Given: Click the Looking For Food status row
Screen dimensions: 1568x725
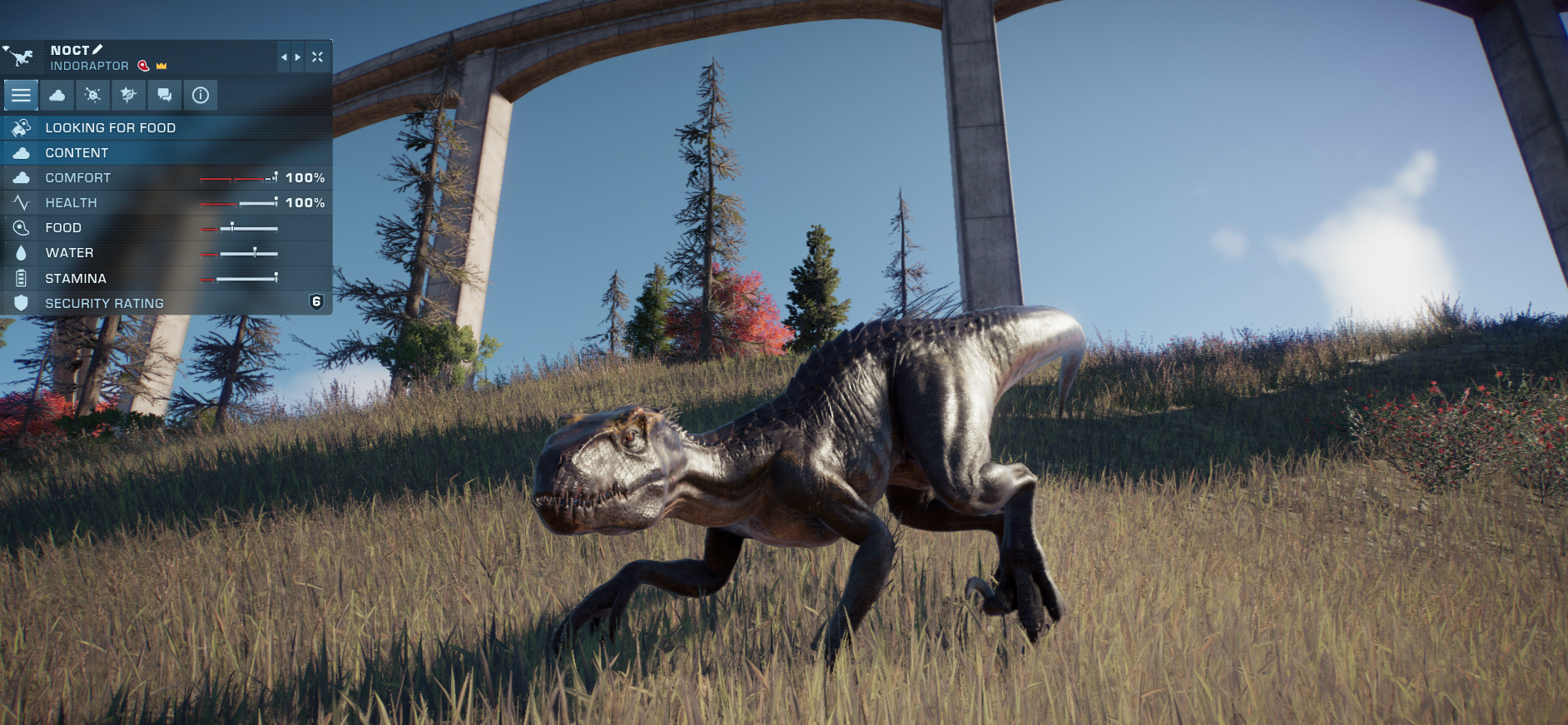Looking at the screenshot, I should coord(166,128).
